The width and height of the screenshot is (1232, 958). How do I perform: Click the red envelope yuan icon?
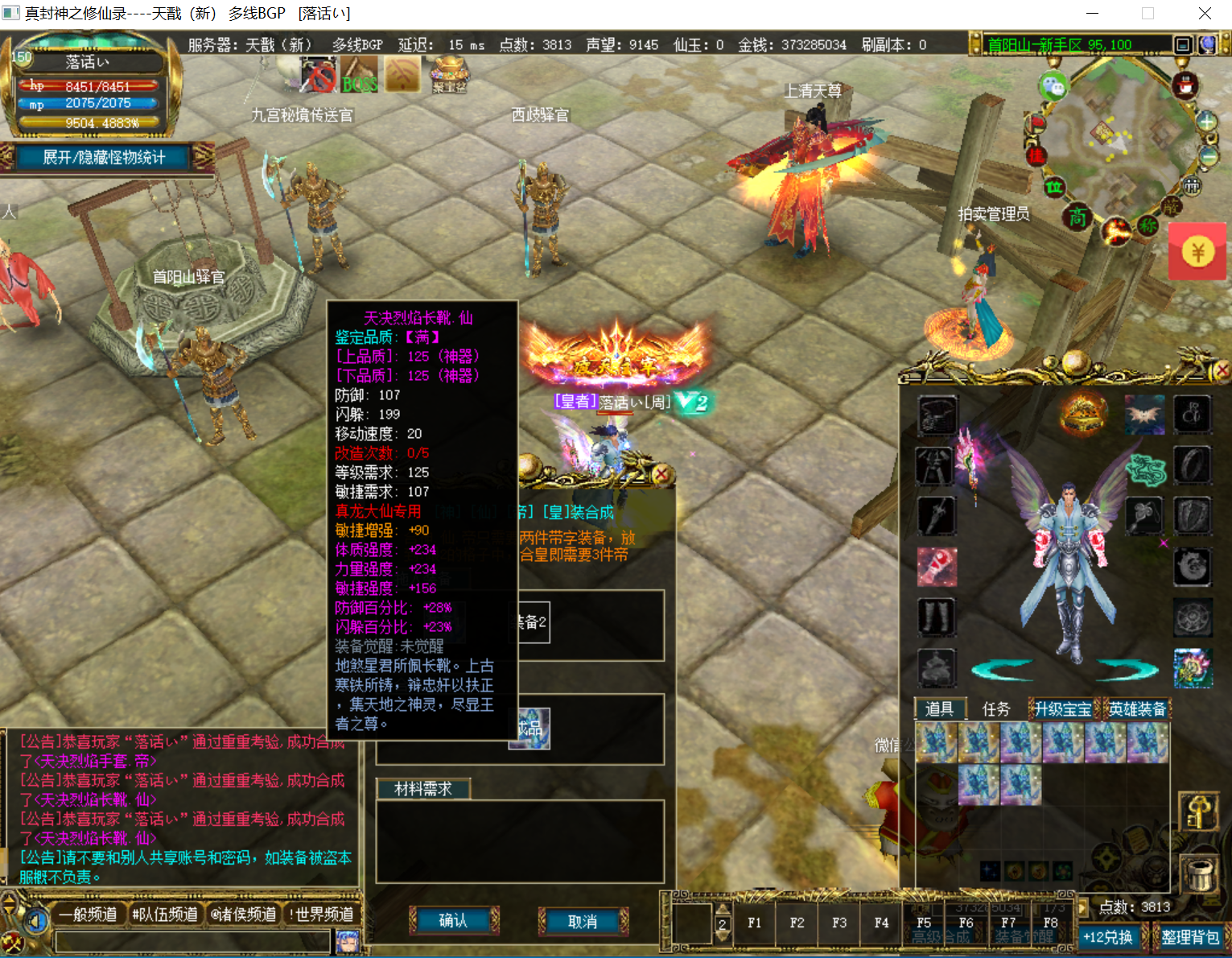(x=1197, y=253)
